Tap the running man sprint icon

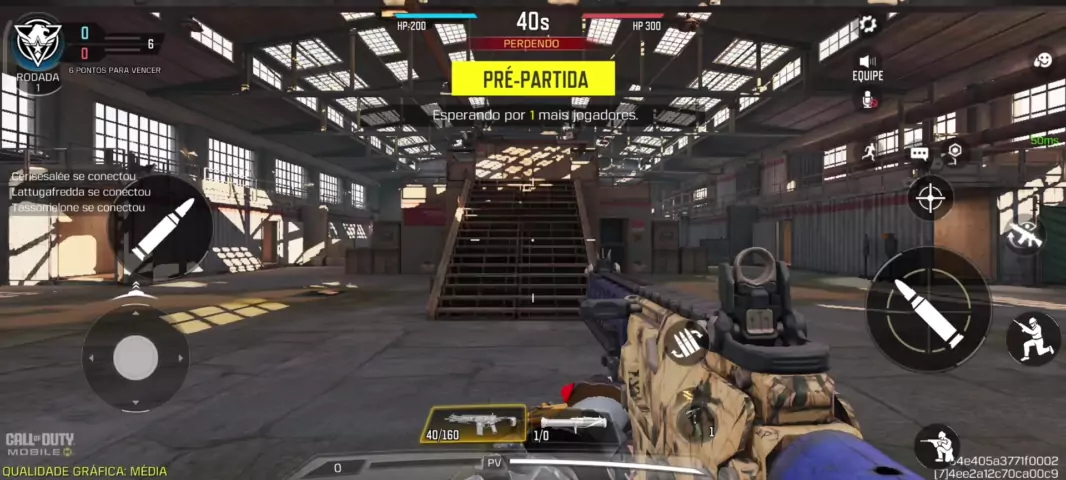(869, 153)
